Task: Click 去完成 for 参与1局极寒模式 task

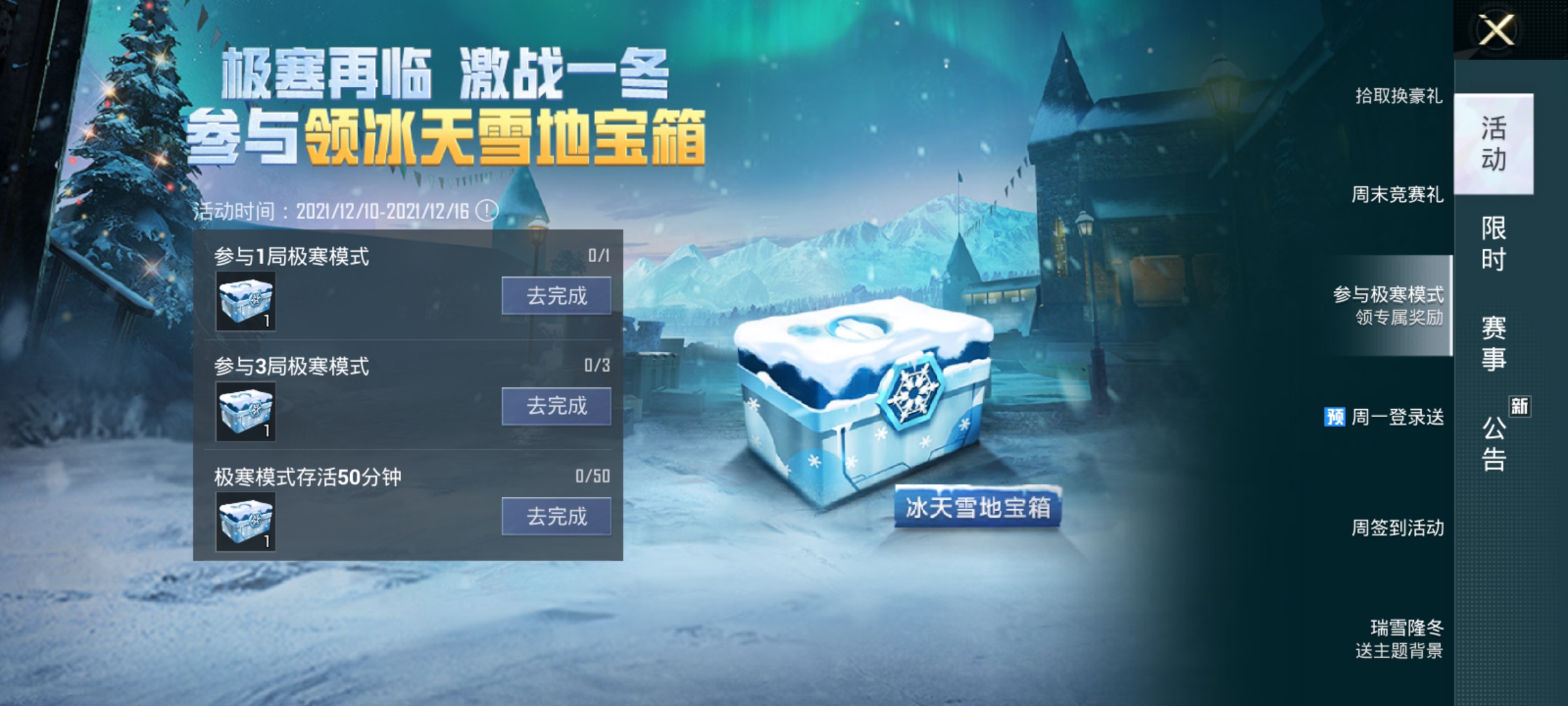Action: tap(555, 297)
